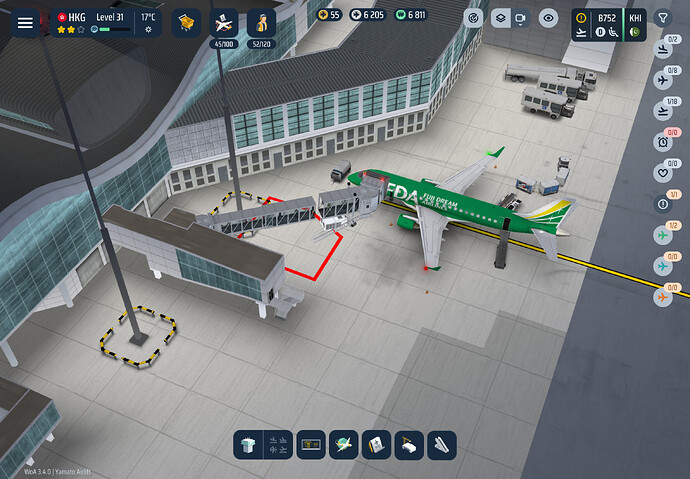Toggle the layers view button

(x=499, y=18)
